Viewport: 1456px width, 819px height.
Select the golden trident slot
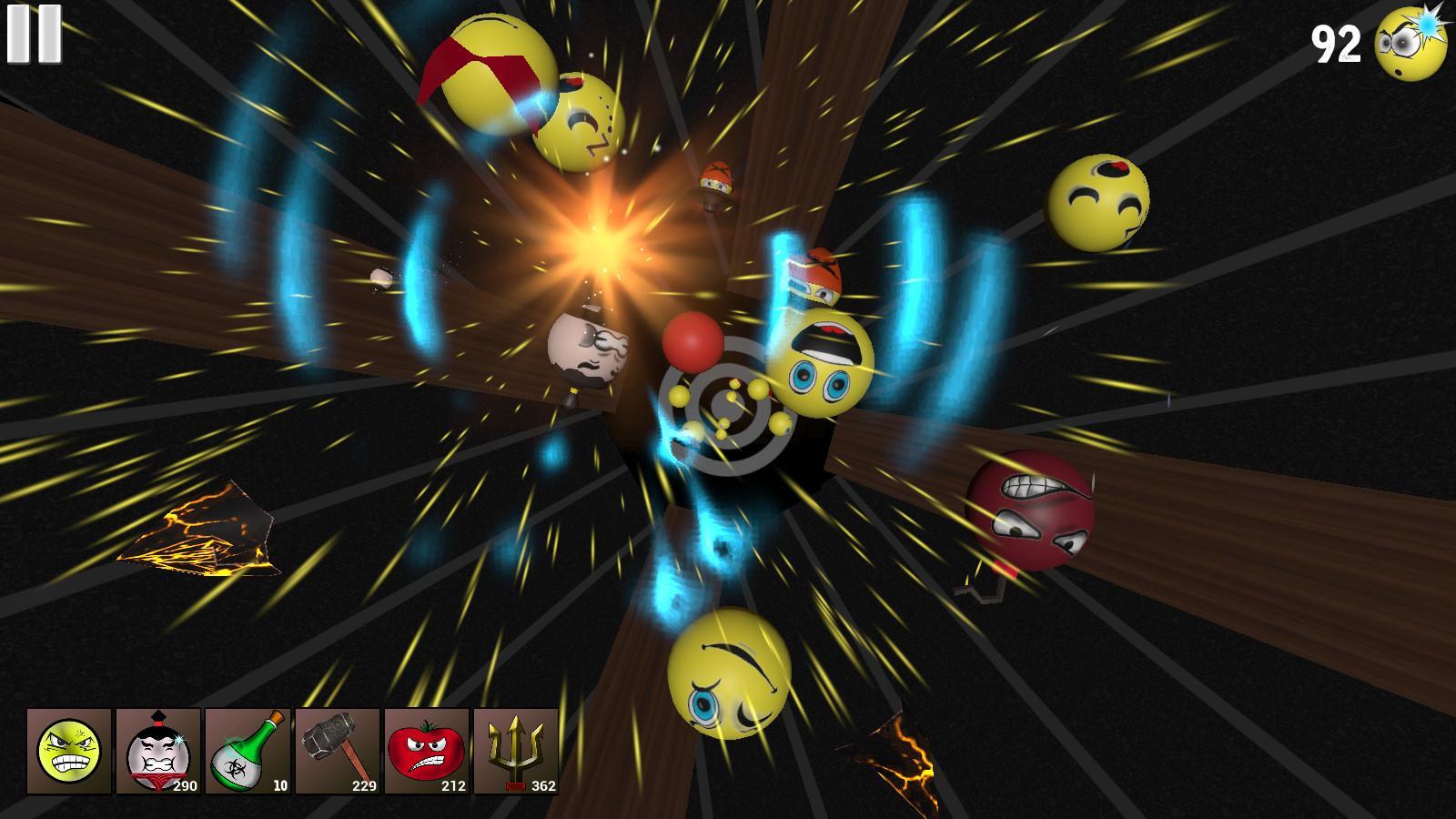(x=515, y=751)
